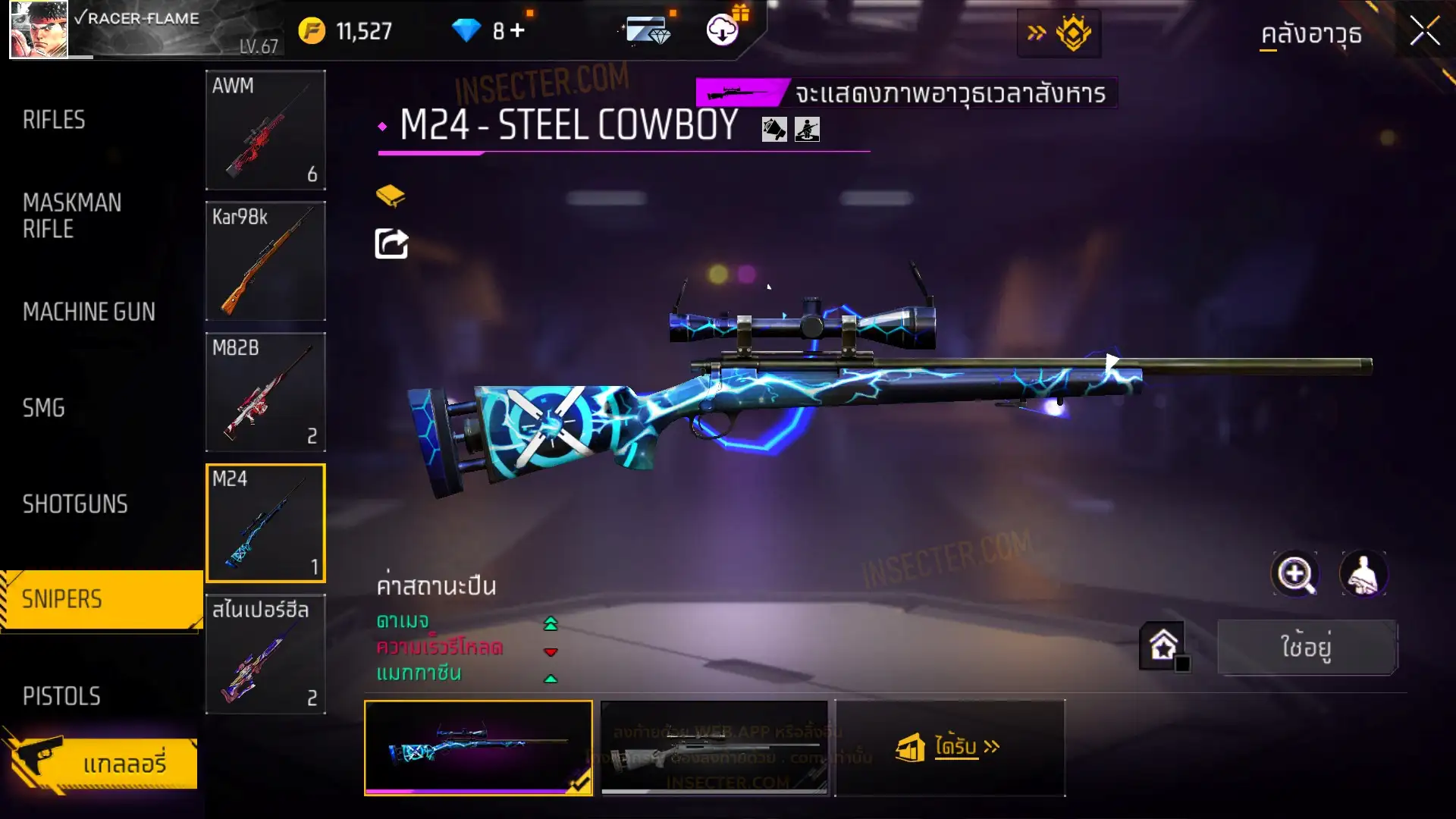Screen dimensions: 1456x819
Task: Choose the purple sniper weapon tile below M24
Action: [x=265, y=654]
